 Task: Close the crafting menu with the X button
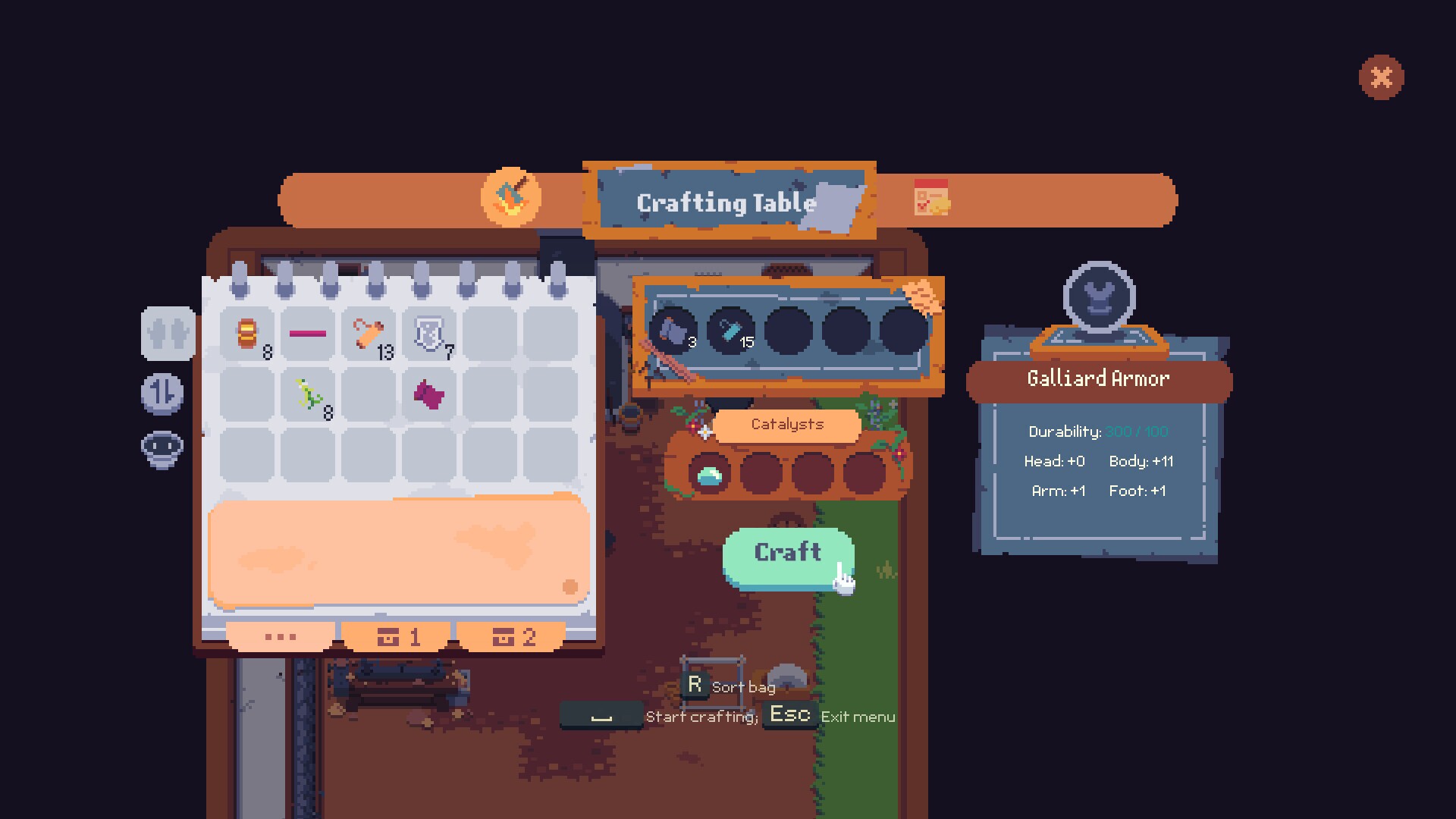tap(1381, 76)
